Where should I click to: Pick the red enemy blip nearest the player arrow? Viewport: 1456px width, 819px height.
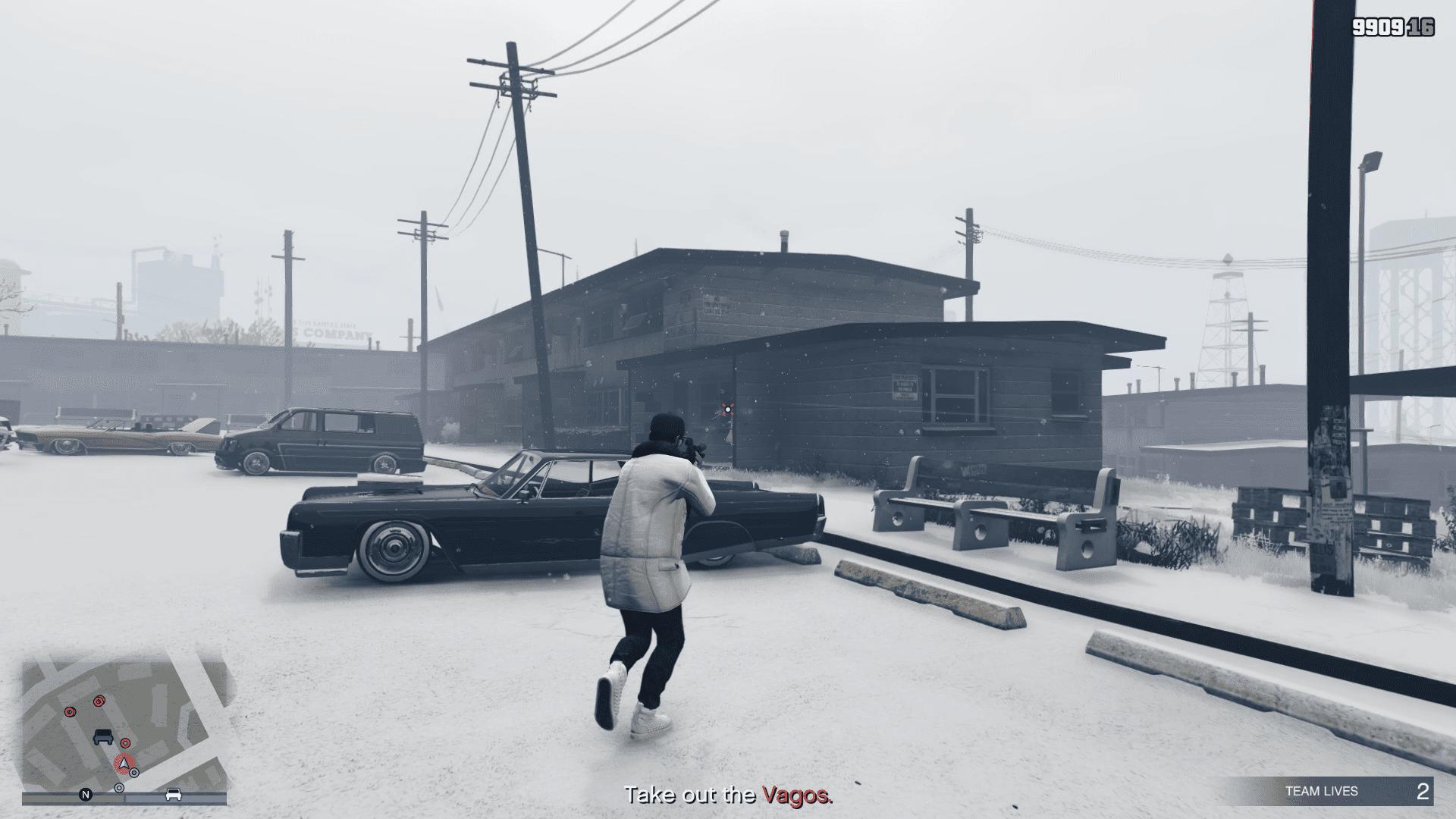click(x=125, y=743)
